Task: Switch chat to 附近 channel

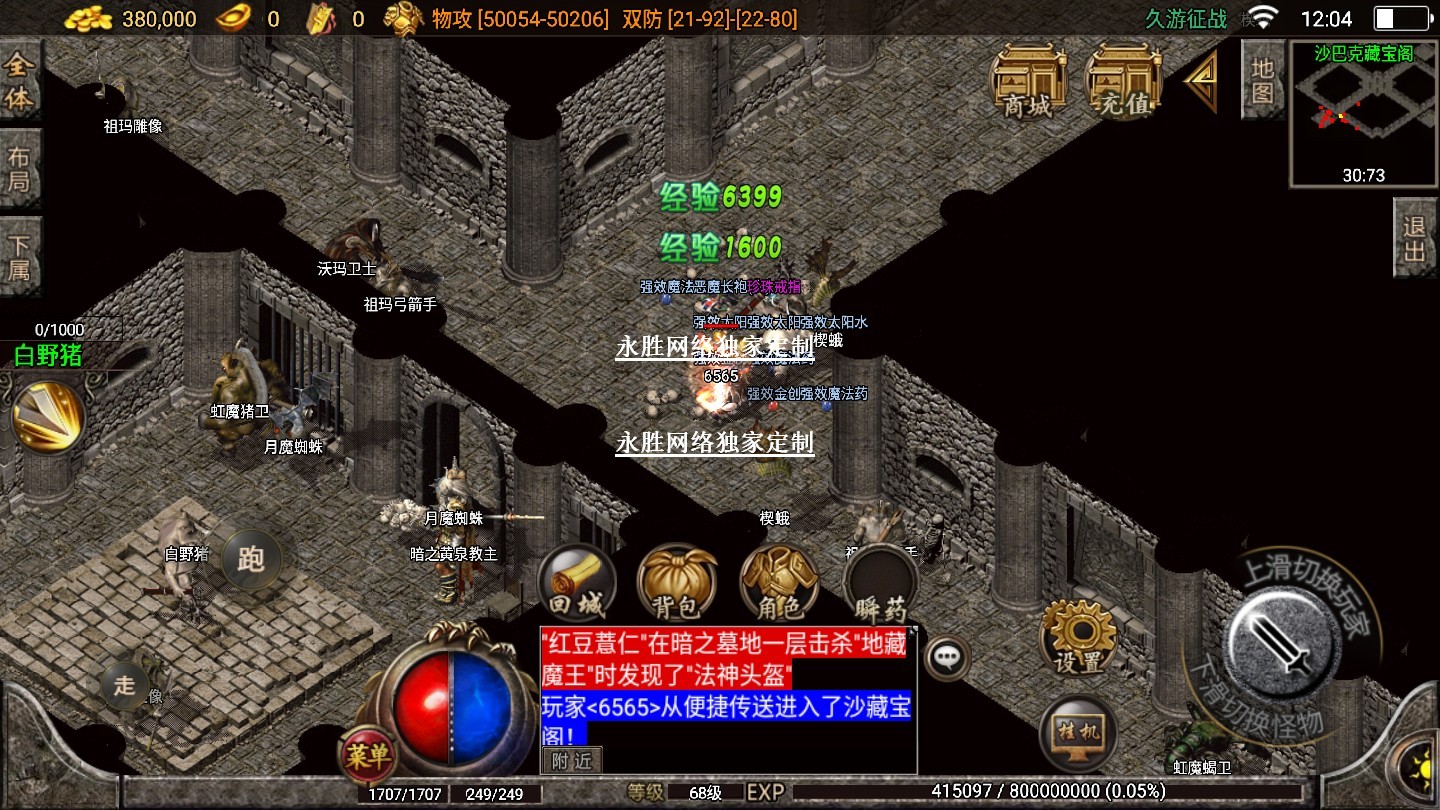Action: coord(572,760)
